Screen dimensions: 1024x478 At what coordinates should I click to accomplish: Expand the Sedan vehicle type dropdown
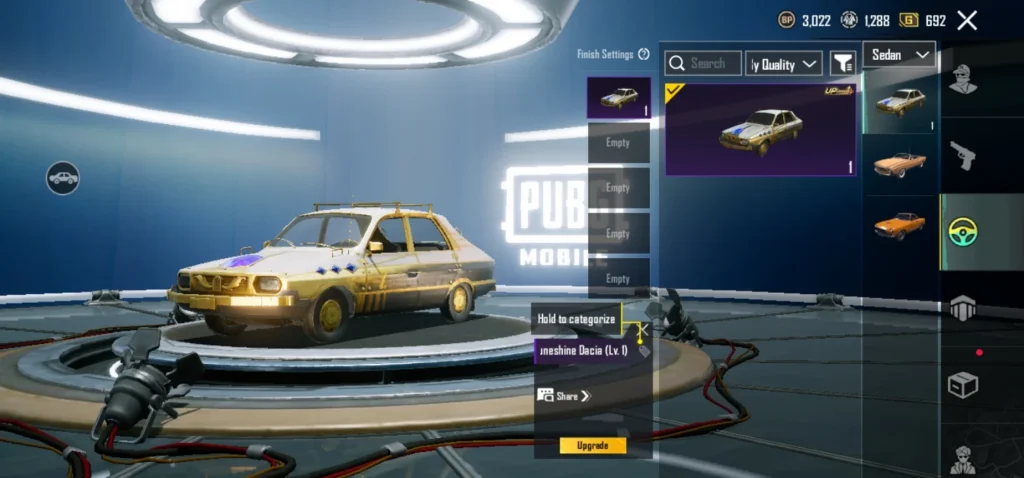(x=899, y=54)
